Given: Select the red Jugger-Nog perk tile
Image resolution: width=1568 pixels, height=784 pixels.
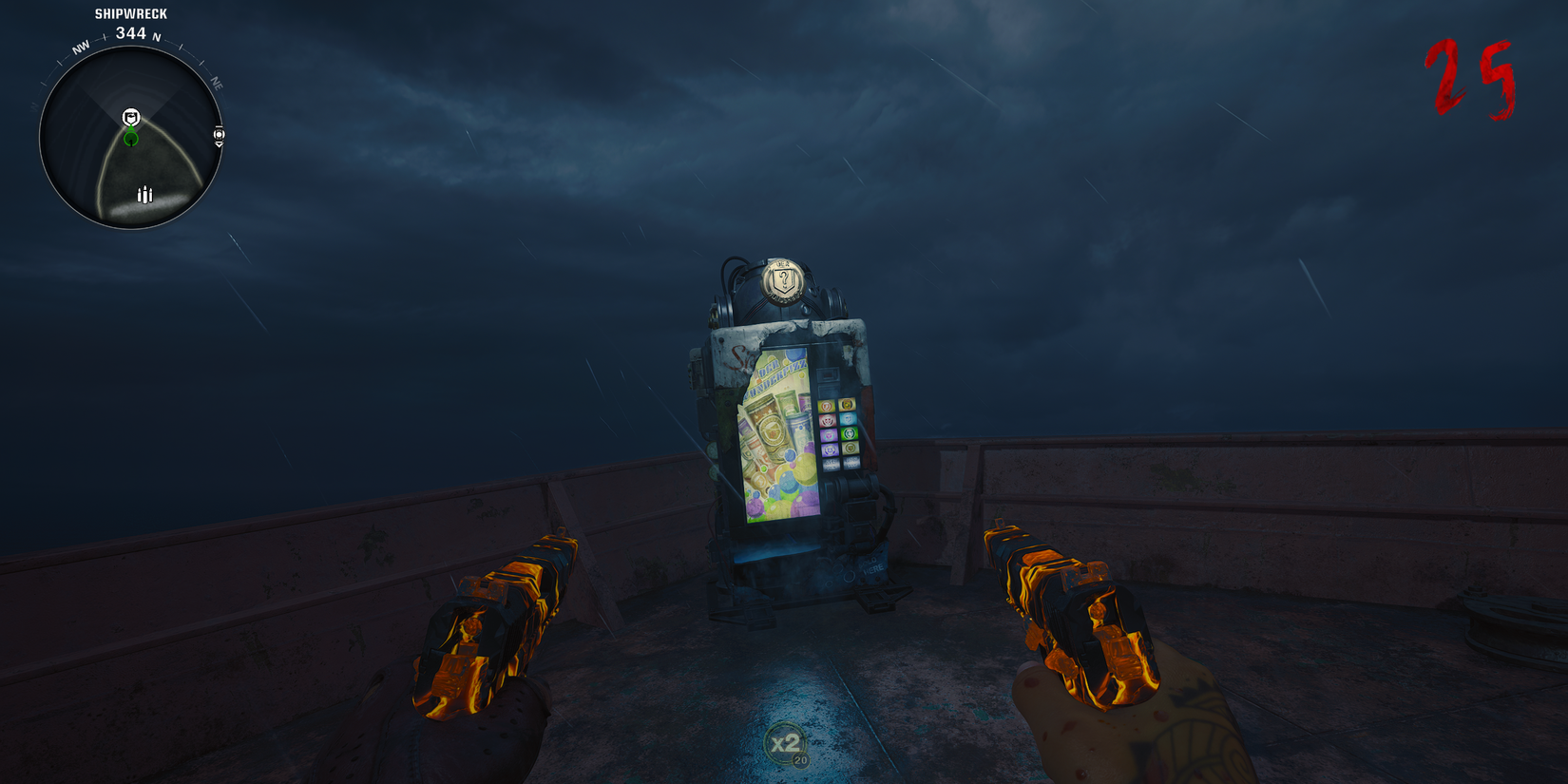Looking at the screenshot, I should (827, 419).
